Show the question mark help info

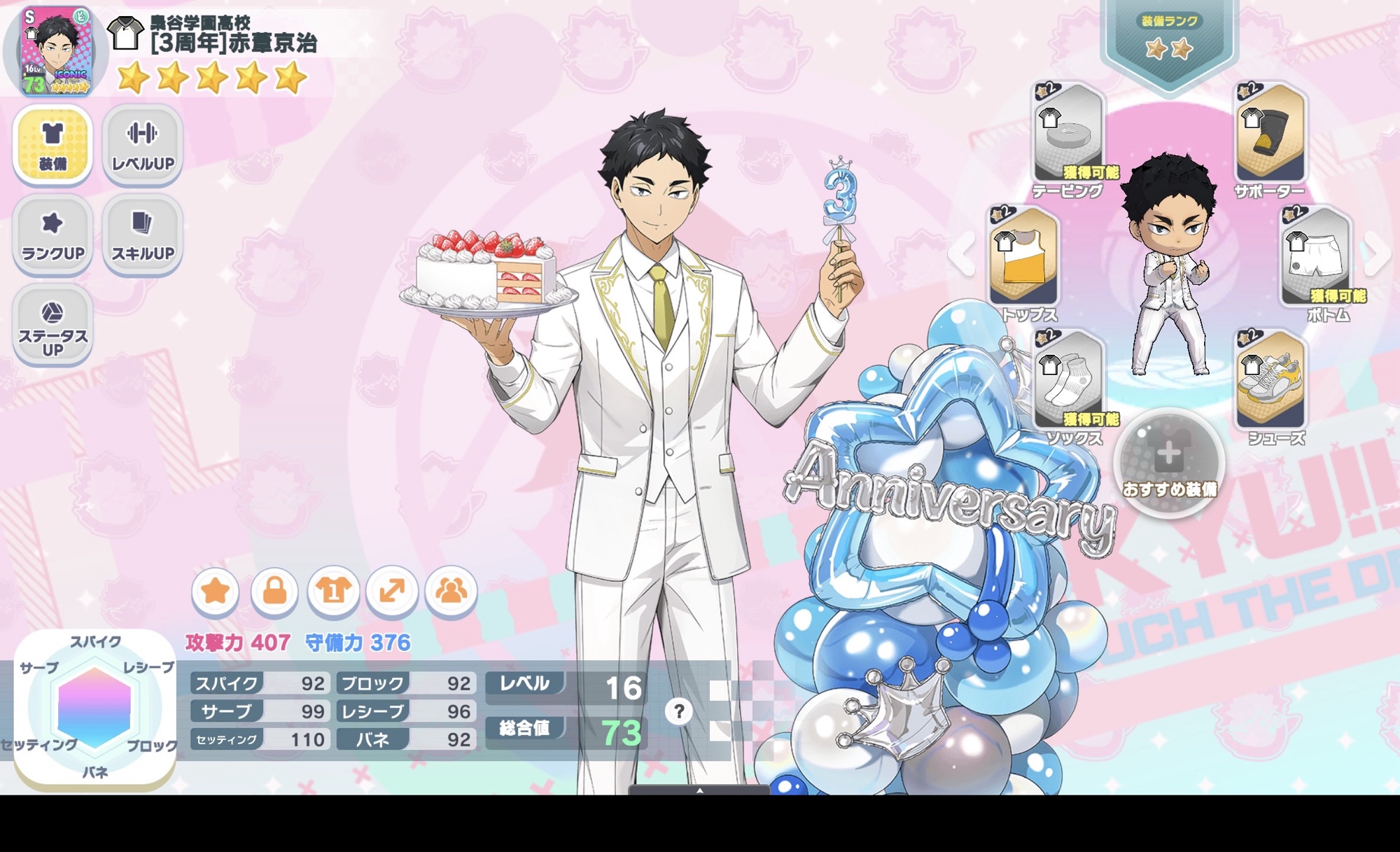click(x=678, y=712)
